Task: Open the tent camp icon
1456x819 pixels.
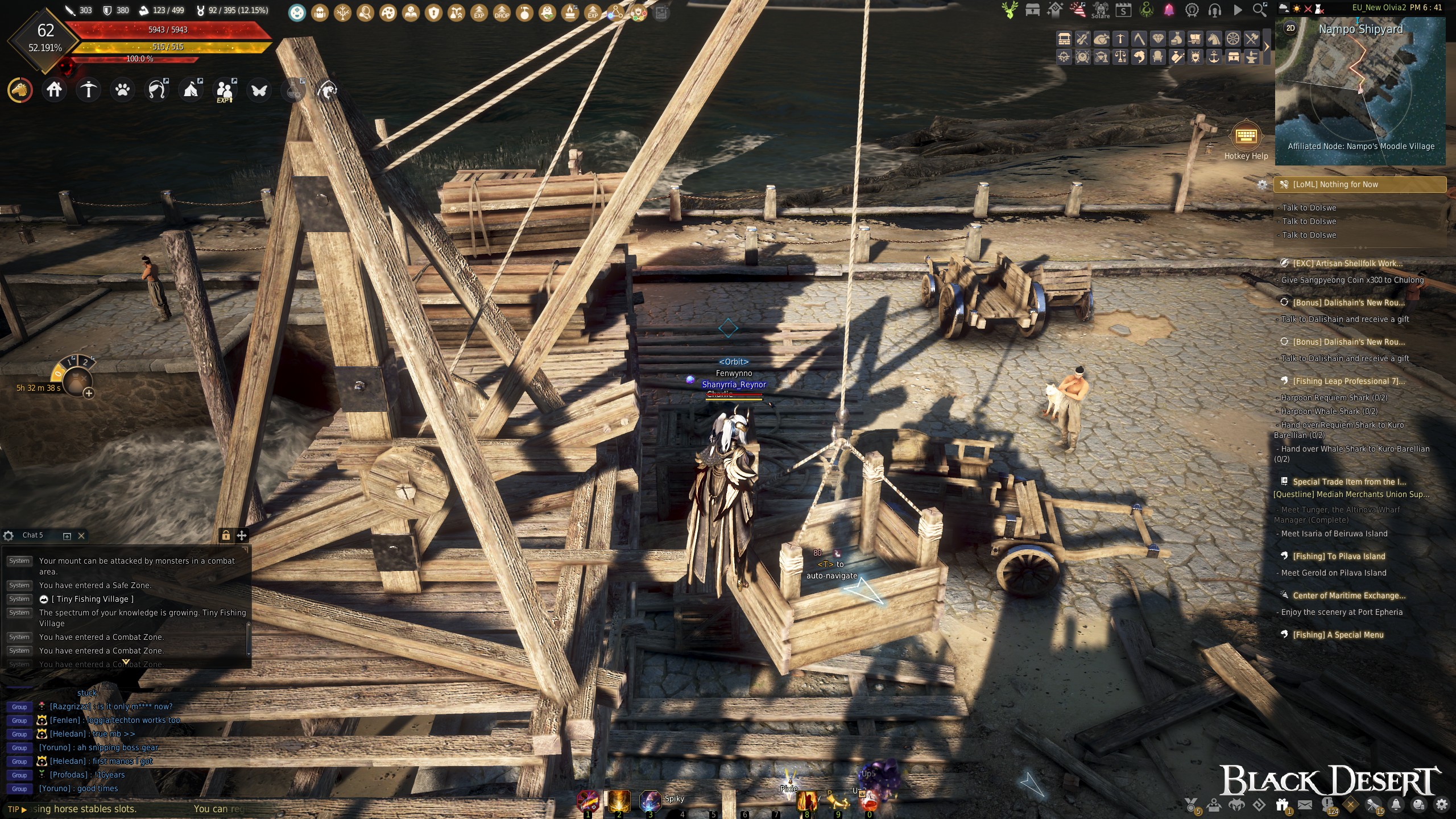Action: 191,90
